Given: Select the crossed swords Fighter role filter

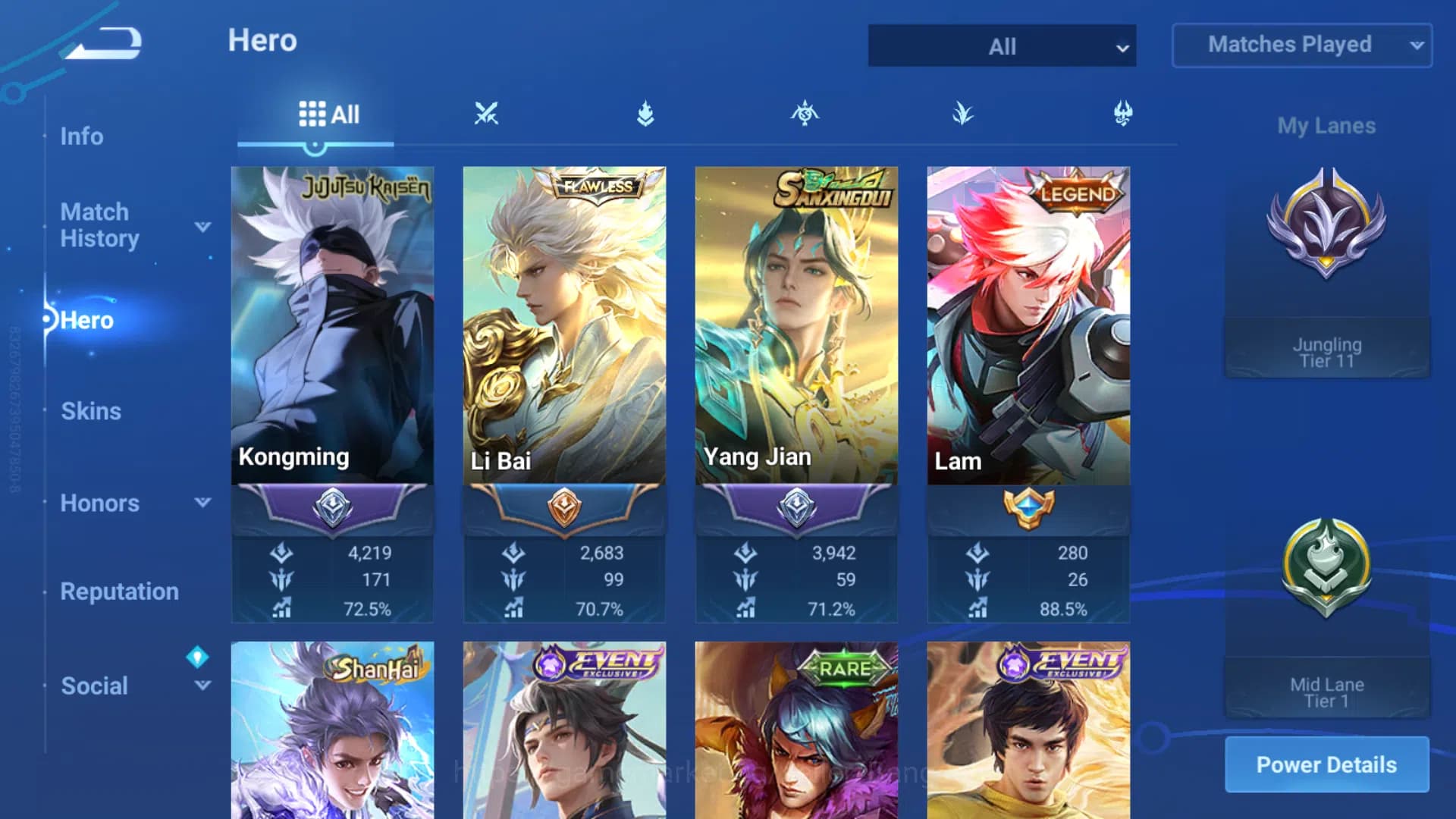Looking at the screenshot, I should 488,112.
